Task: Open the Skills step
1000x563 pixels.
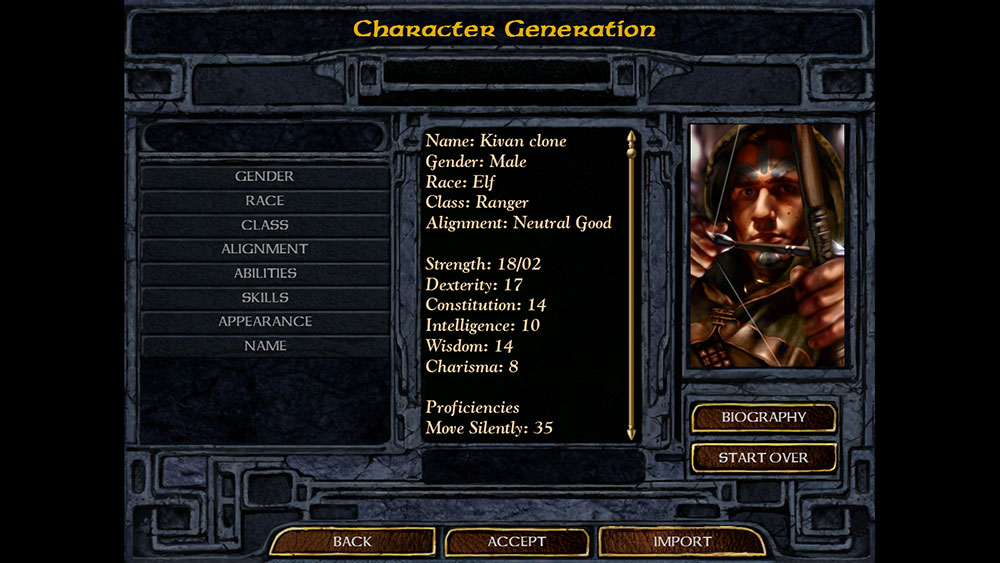Action: pyautogui.click(x=264, y=297)
